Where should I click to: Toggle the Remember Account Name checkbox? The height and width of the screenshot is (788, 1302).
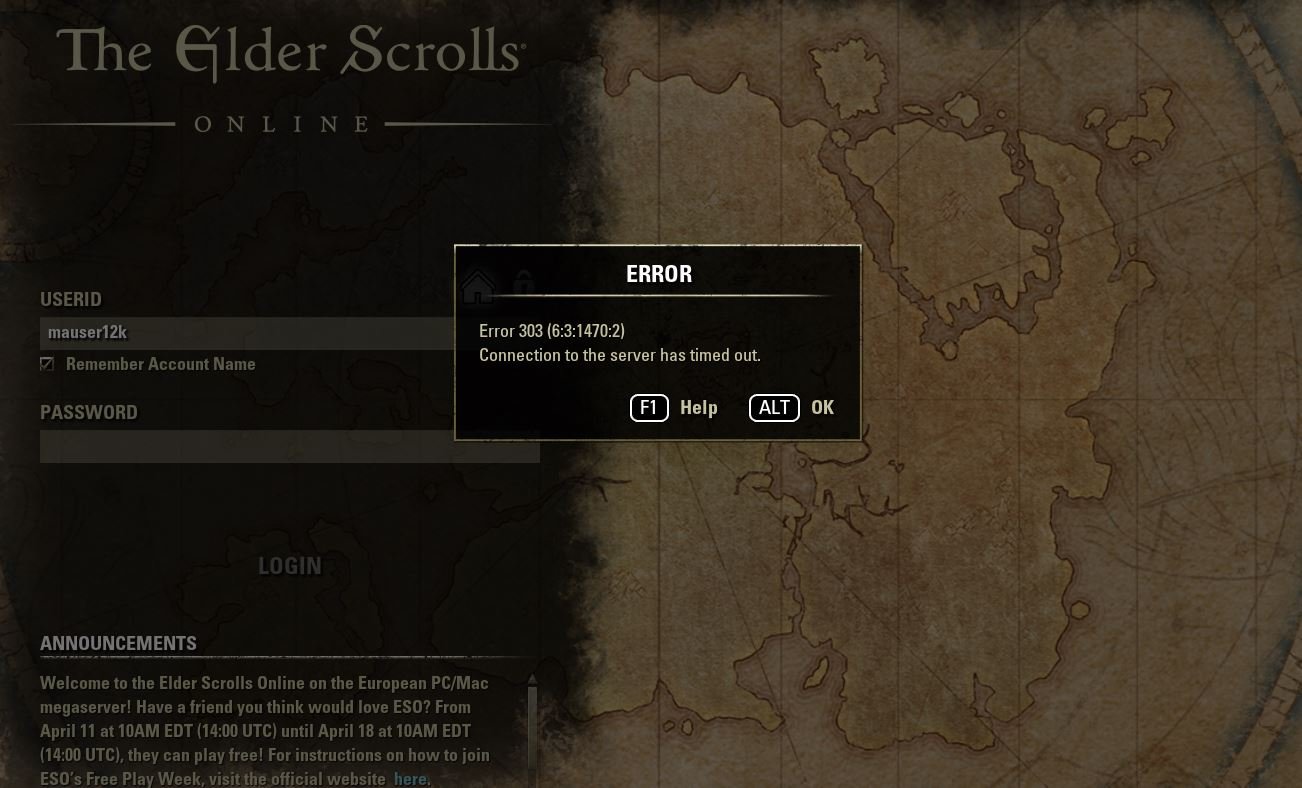pos(47,364)
